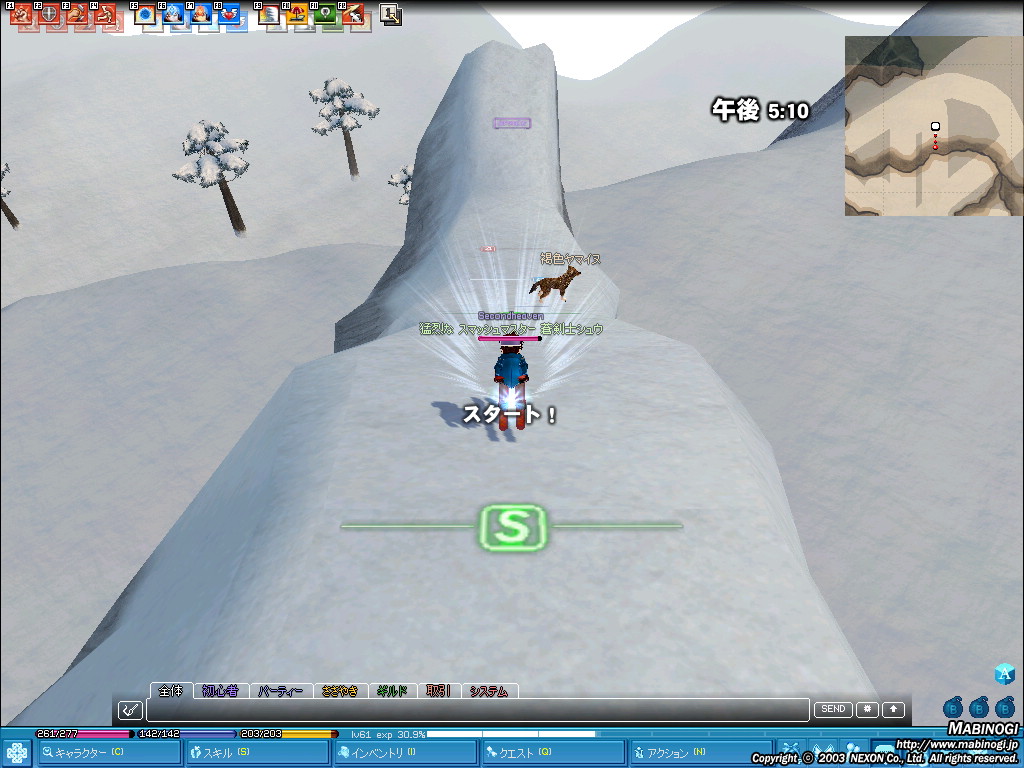Switch to the パーティー chat tab
Viewport: 1024px width, 768px height.
click(280, 691)
